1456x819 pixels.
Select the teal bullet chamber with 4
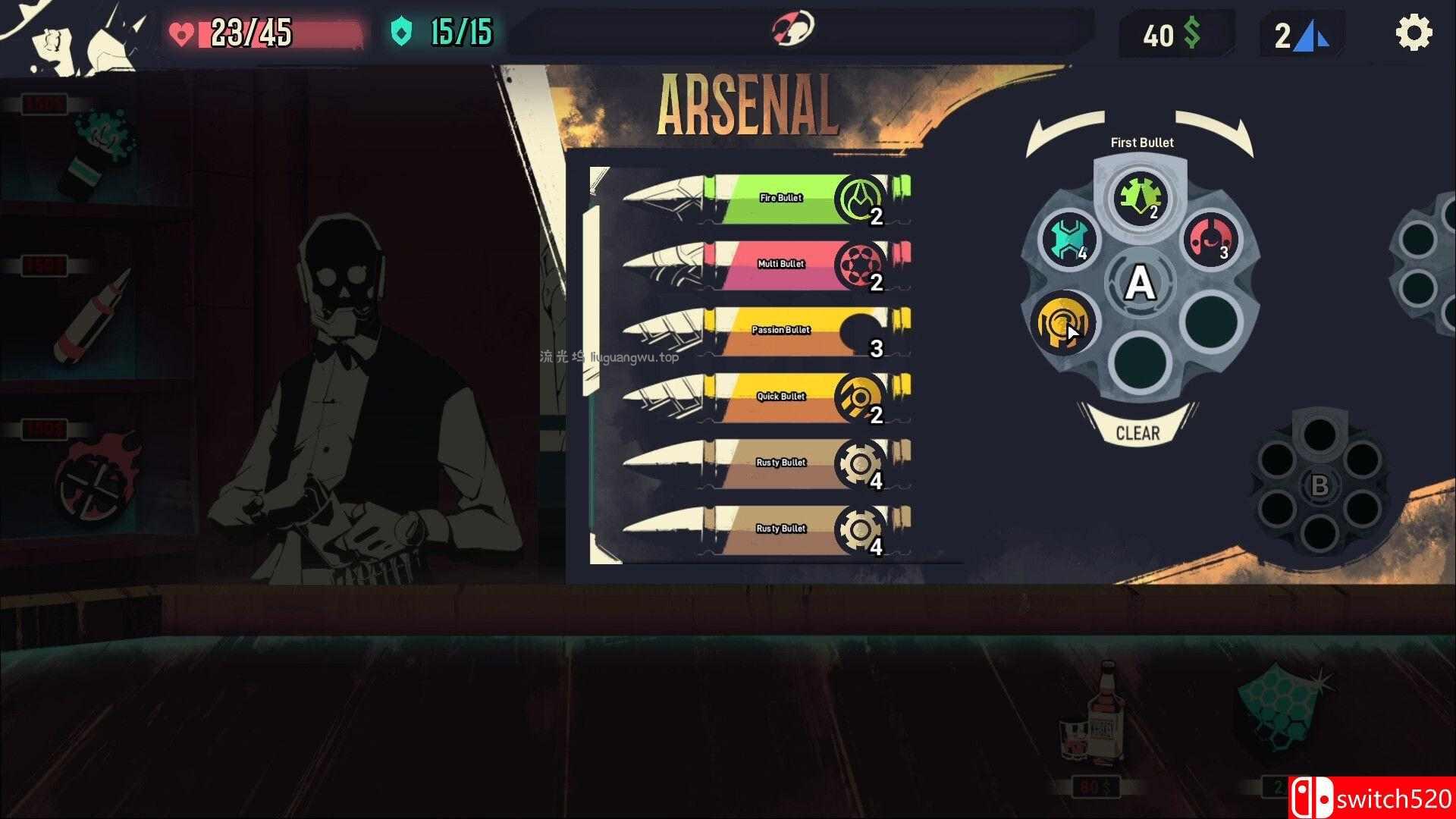(1069, 240)
